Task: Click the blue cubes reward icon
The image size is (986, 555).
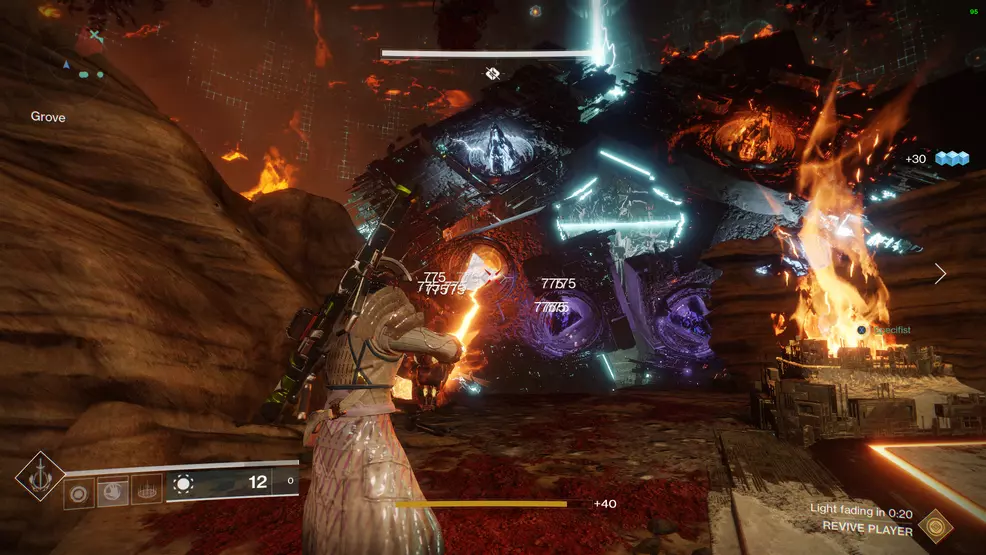Action: [x=952, y=159]
